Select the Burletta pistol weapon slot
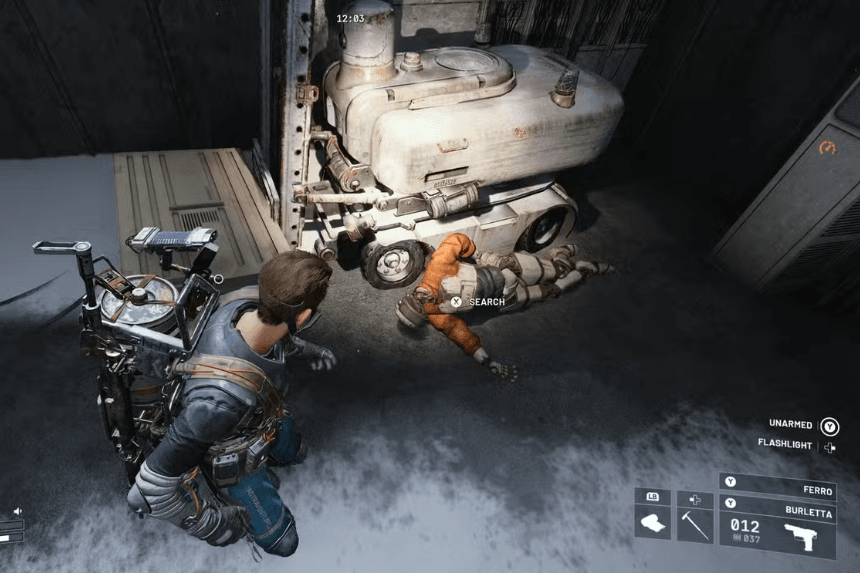 (x=777, y=526)
